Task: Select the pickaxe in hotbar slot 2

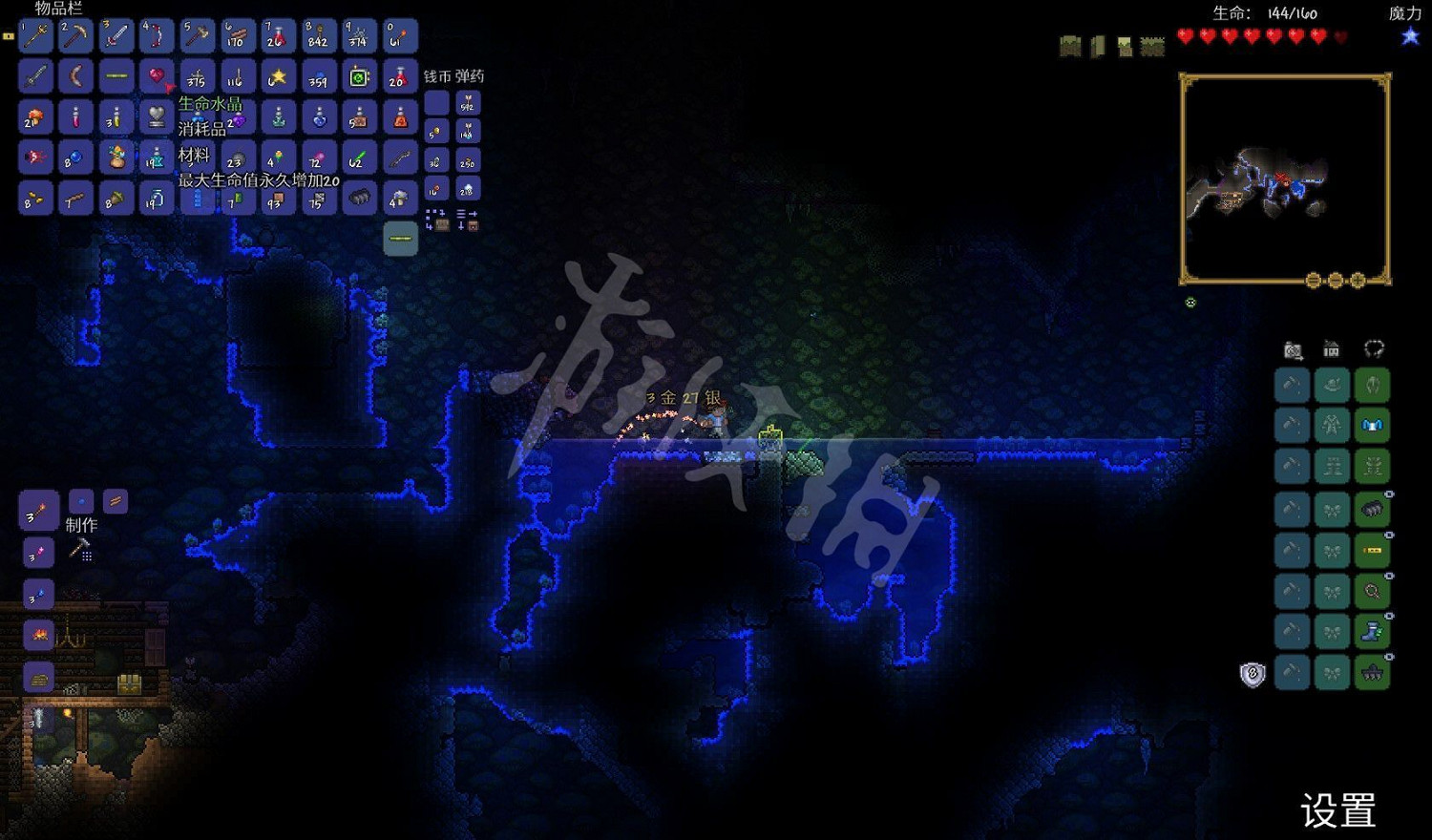Action: pos(75,36)
